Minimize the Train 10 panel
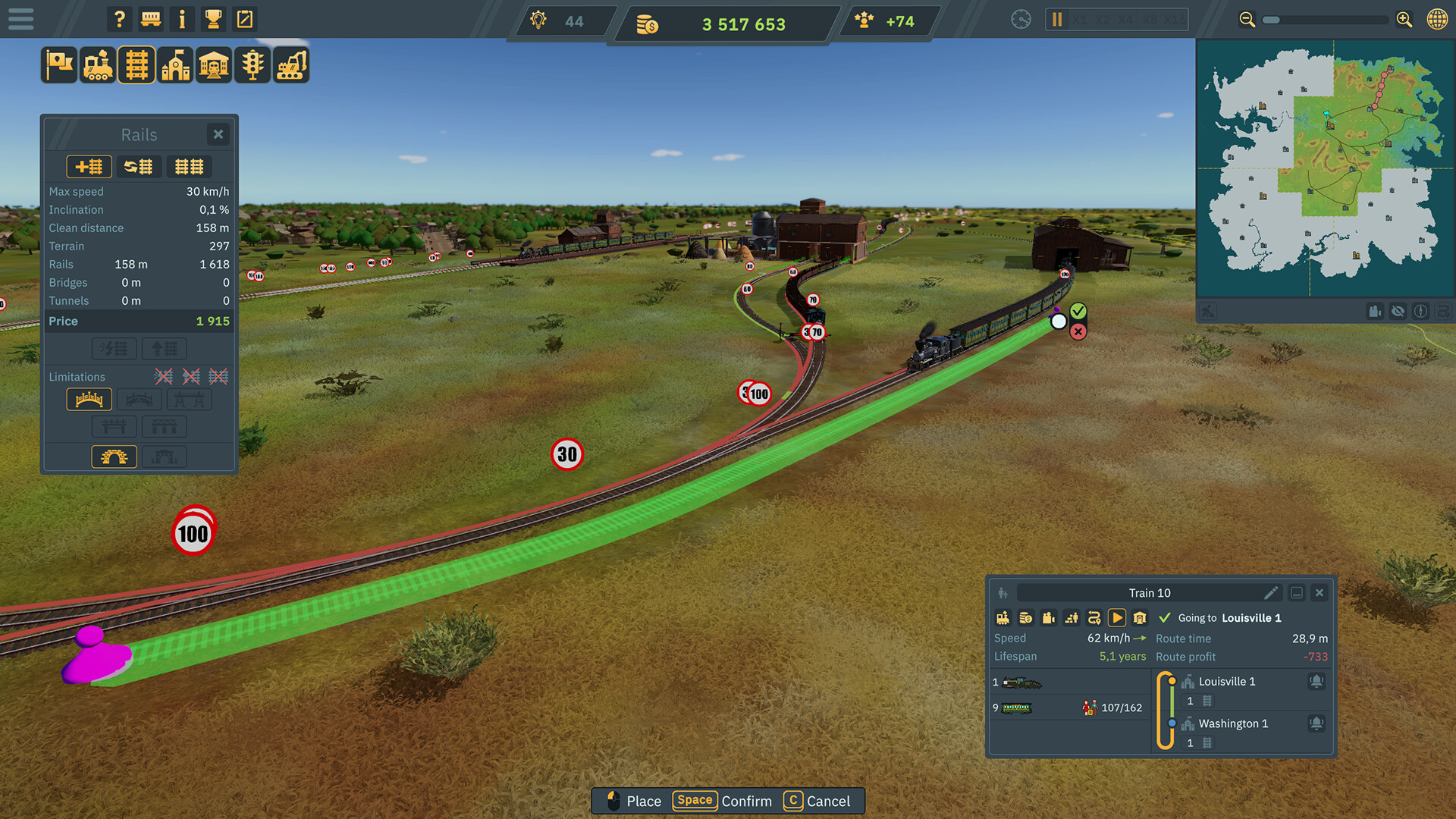 point(1298,592)
